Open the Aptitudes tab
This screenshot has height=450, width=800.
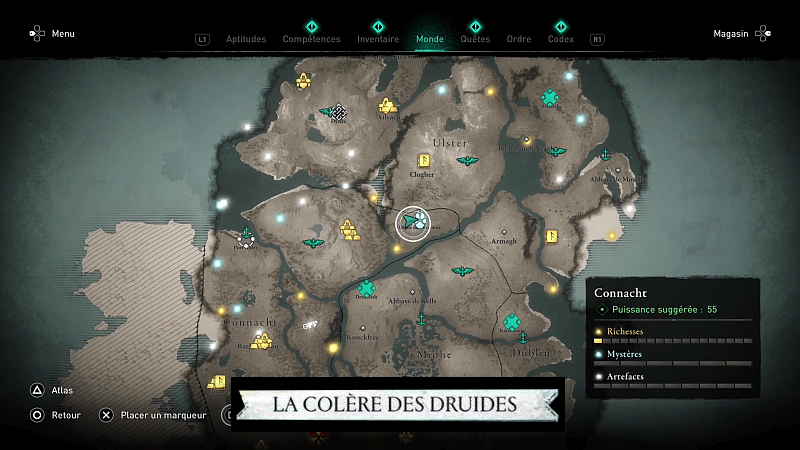[x=246, y=39]
